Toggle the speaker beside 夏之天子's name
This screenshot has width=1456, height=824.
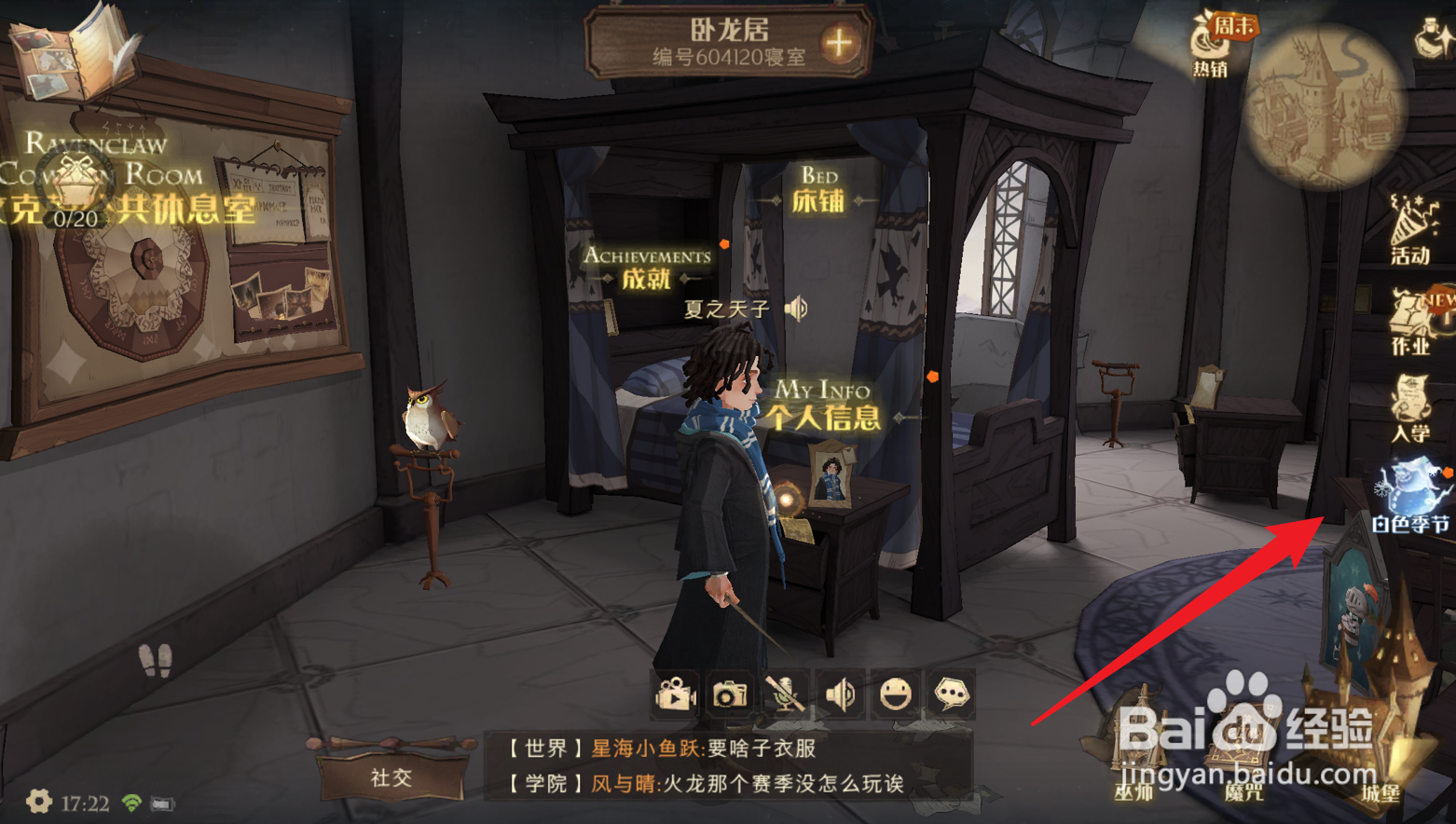[795, 309]
